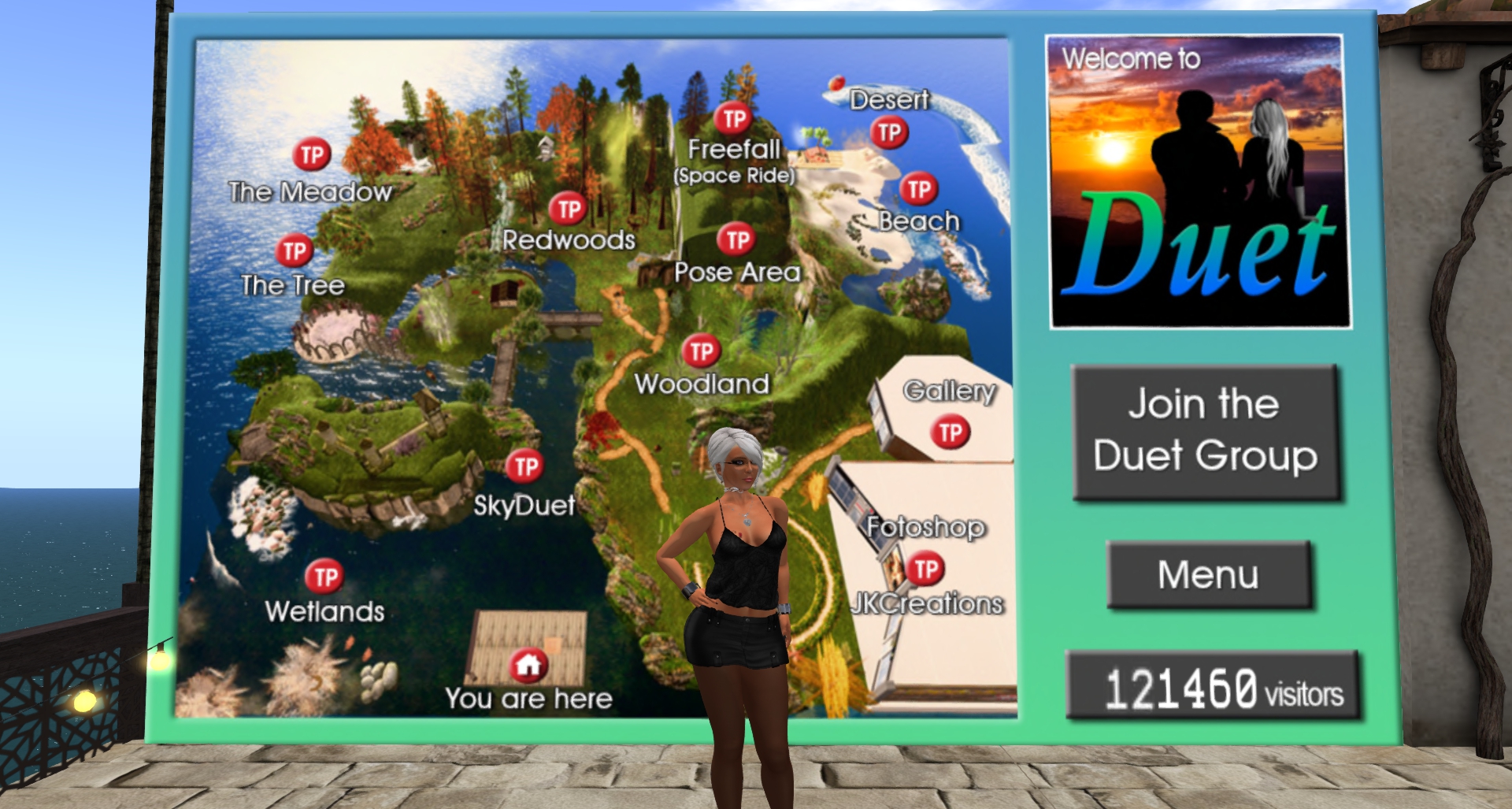Open the Menu button on the board

click(1208, 574)
